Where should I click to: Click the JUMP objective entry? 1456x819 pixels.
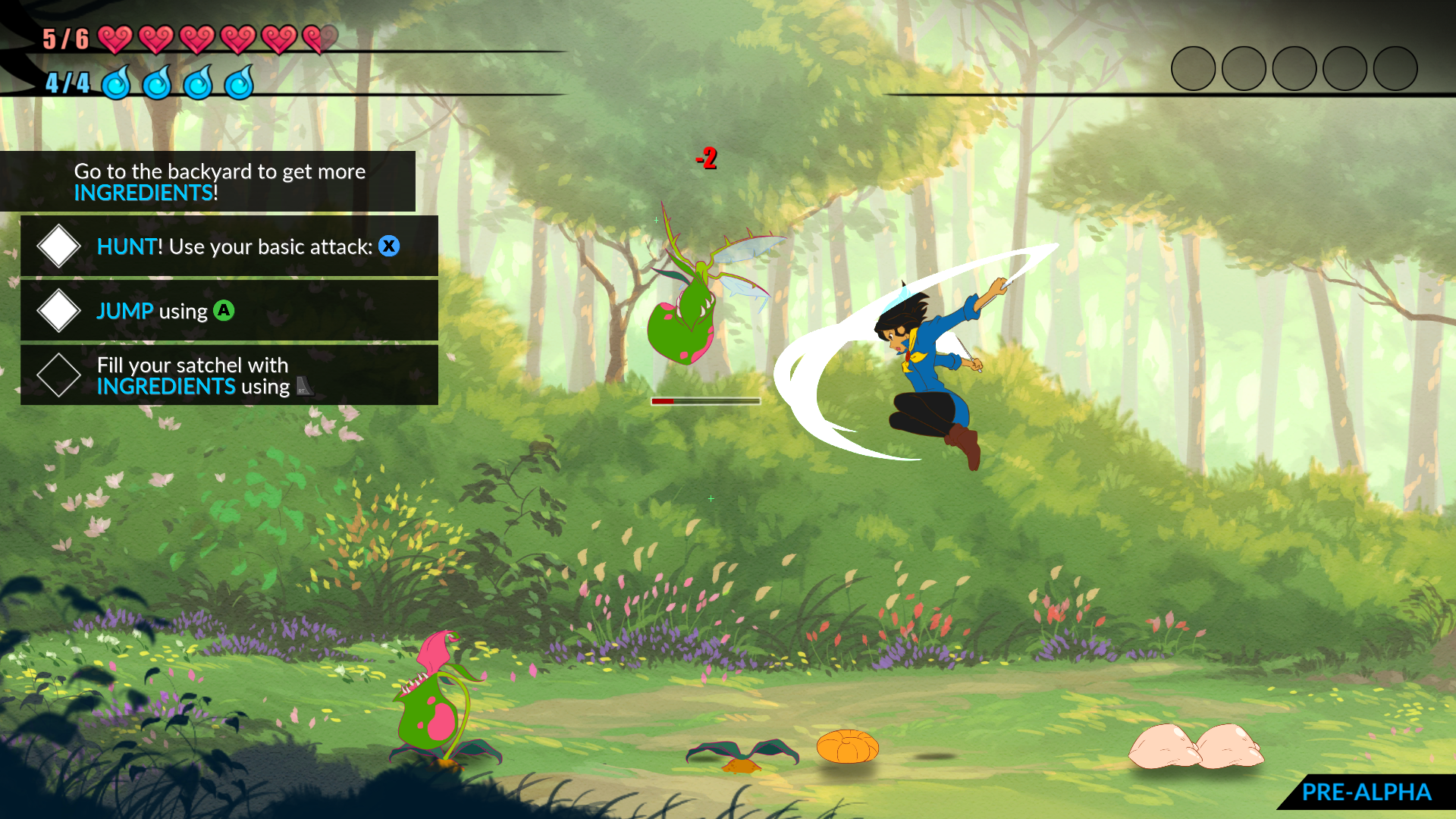click(x=229, y=311)
